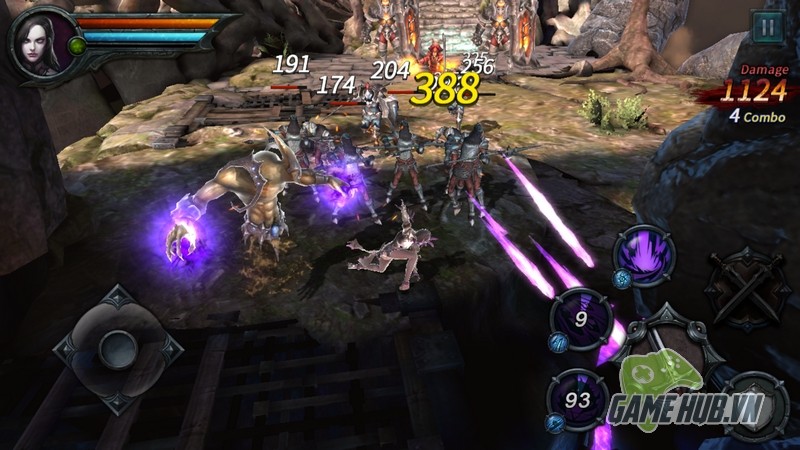Use the shield guard button
The image size is (800, 450).
tap(755, 405)
